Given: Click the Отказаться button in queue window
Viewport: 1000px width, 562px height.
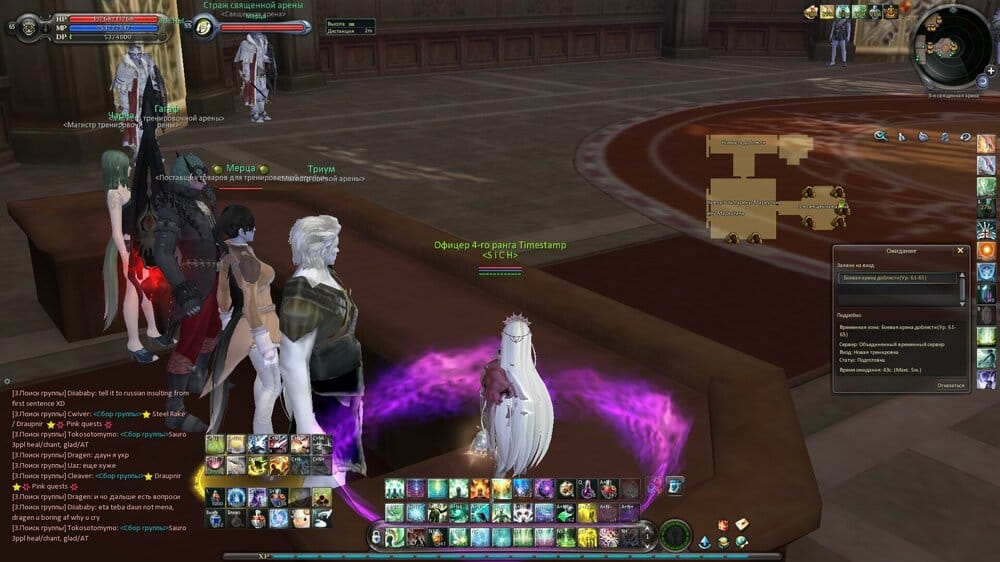Looking at the screenshot, I should pos(951,384).
